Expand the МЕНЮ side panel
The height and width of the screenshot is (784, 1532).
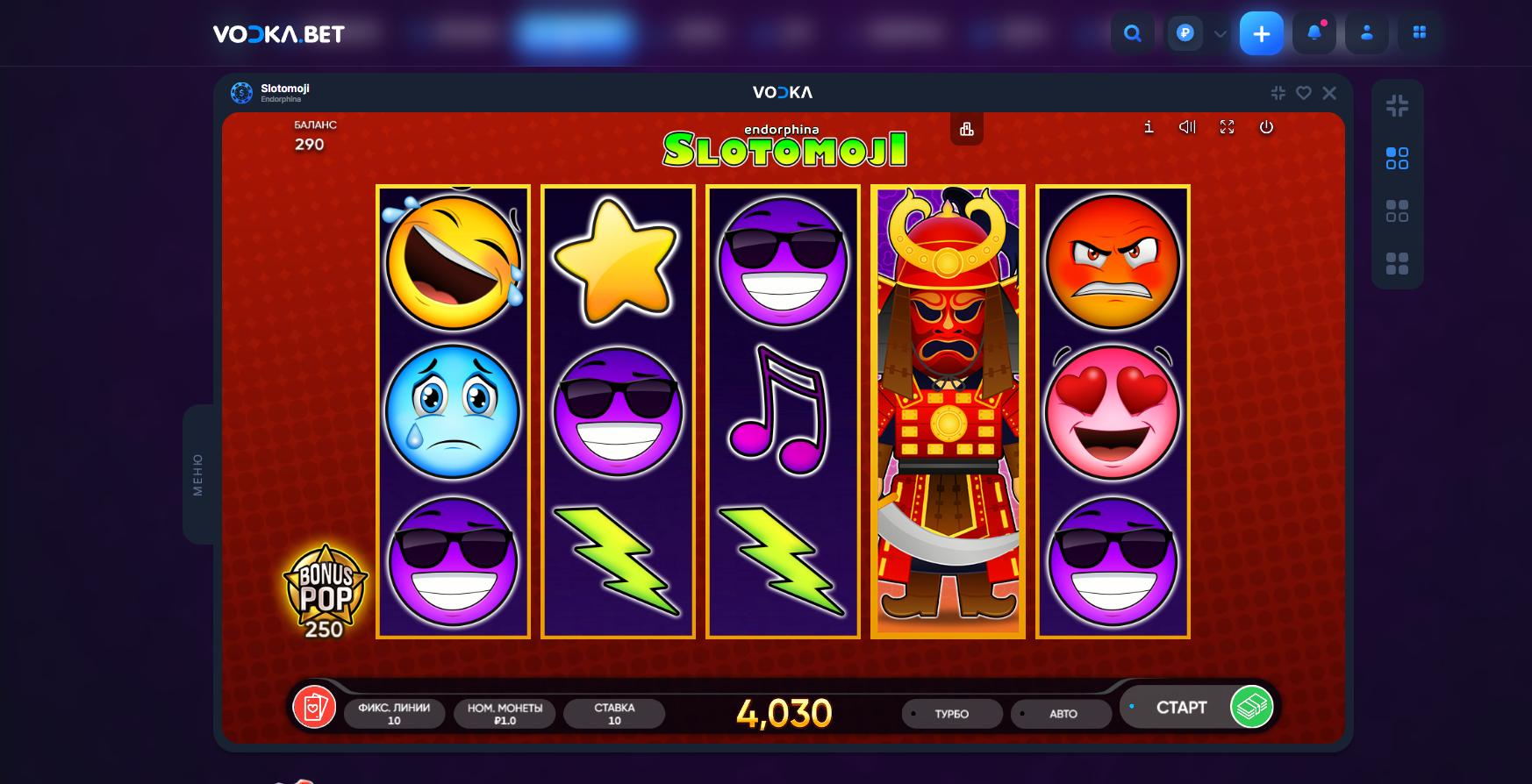point(198,474)
